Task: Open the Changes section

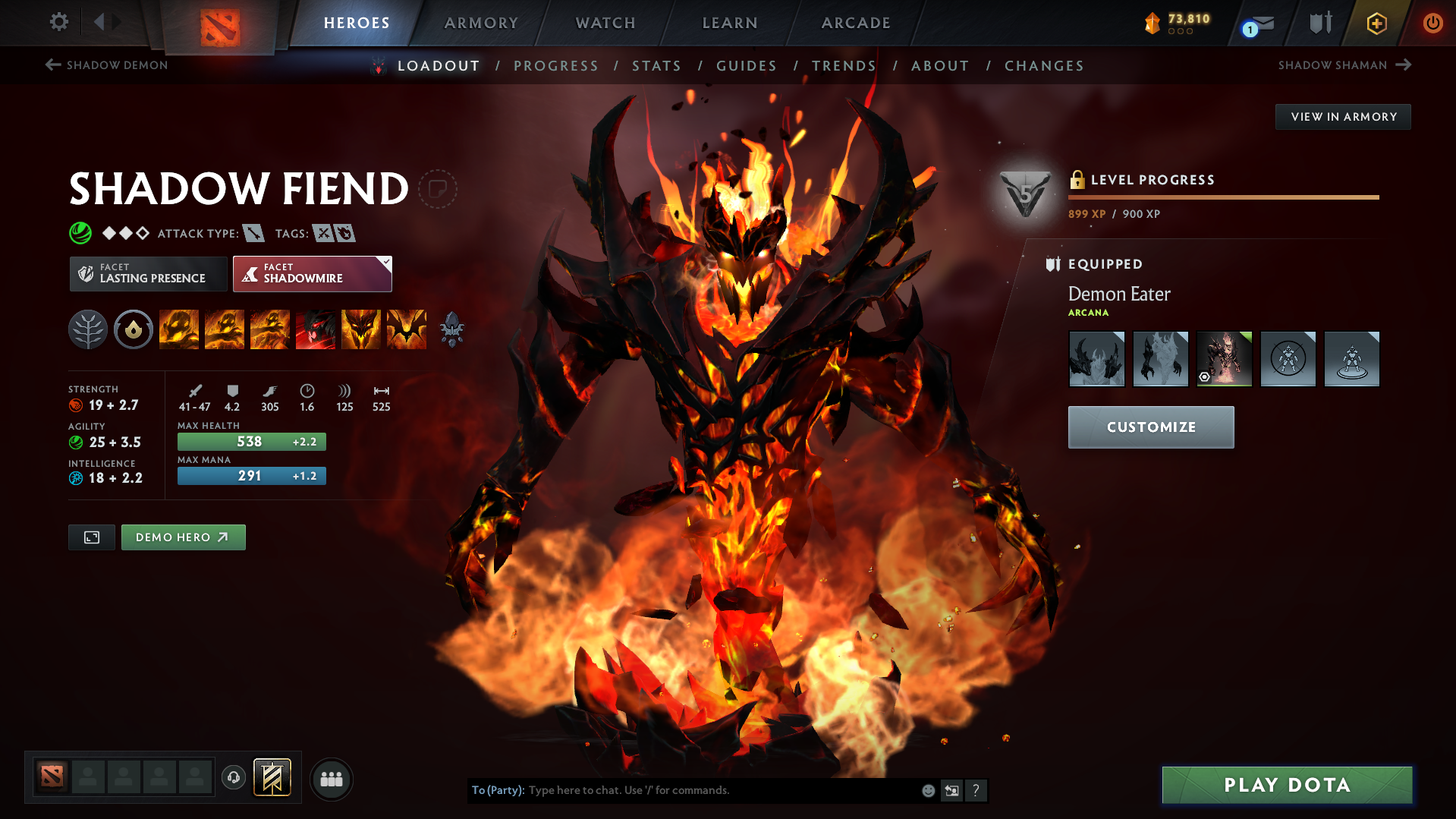Action: click(1044, 66)
